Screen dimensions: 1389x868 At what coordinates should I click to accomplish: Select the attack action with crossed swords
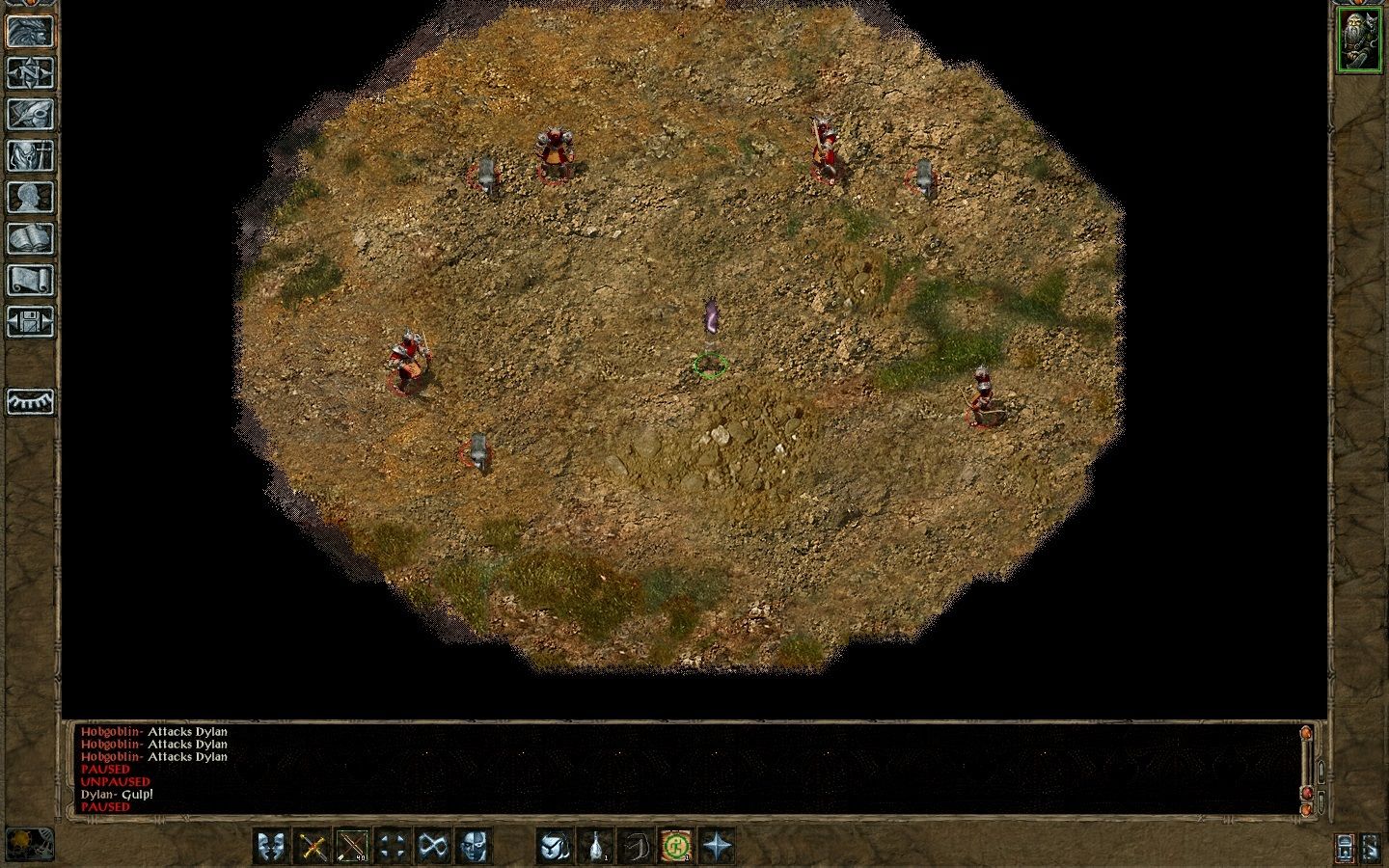coord(312,845)
